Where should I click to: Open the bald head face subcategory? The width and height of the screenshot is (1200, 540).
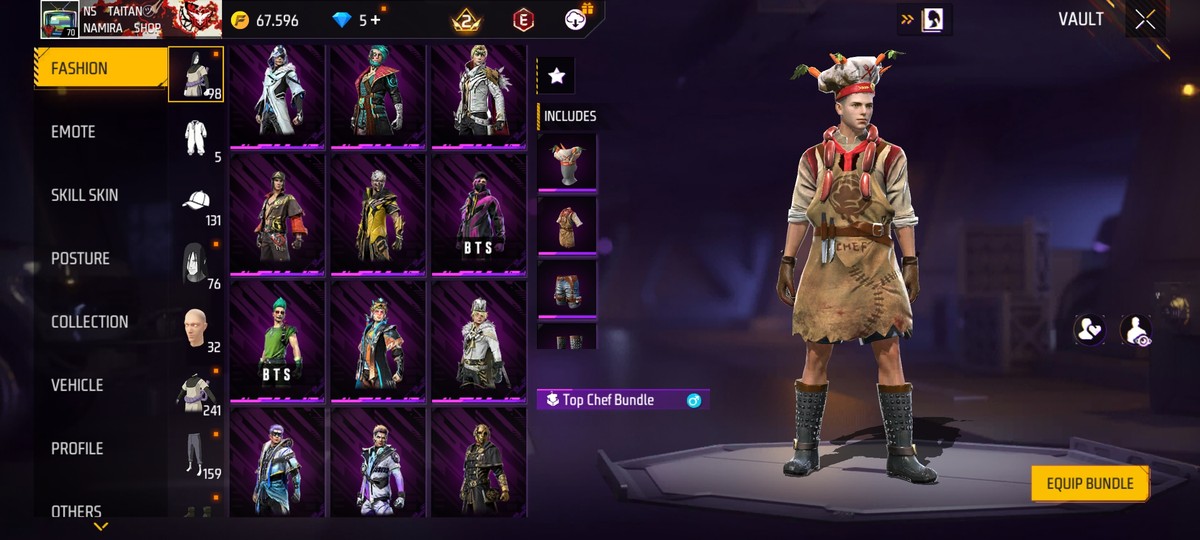(195, 328)
